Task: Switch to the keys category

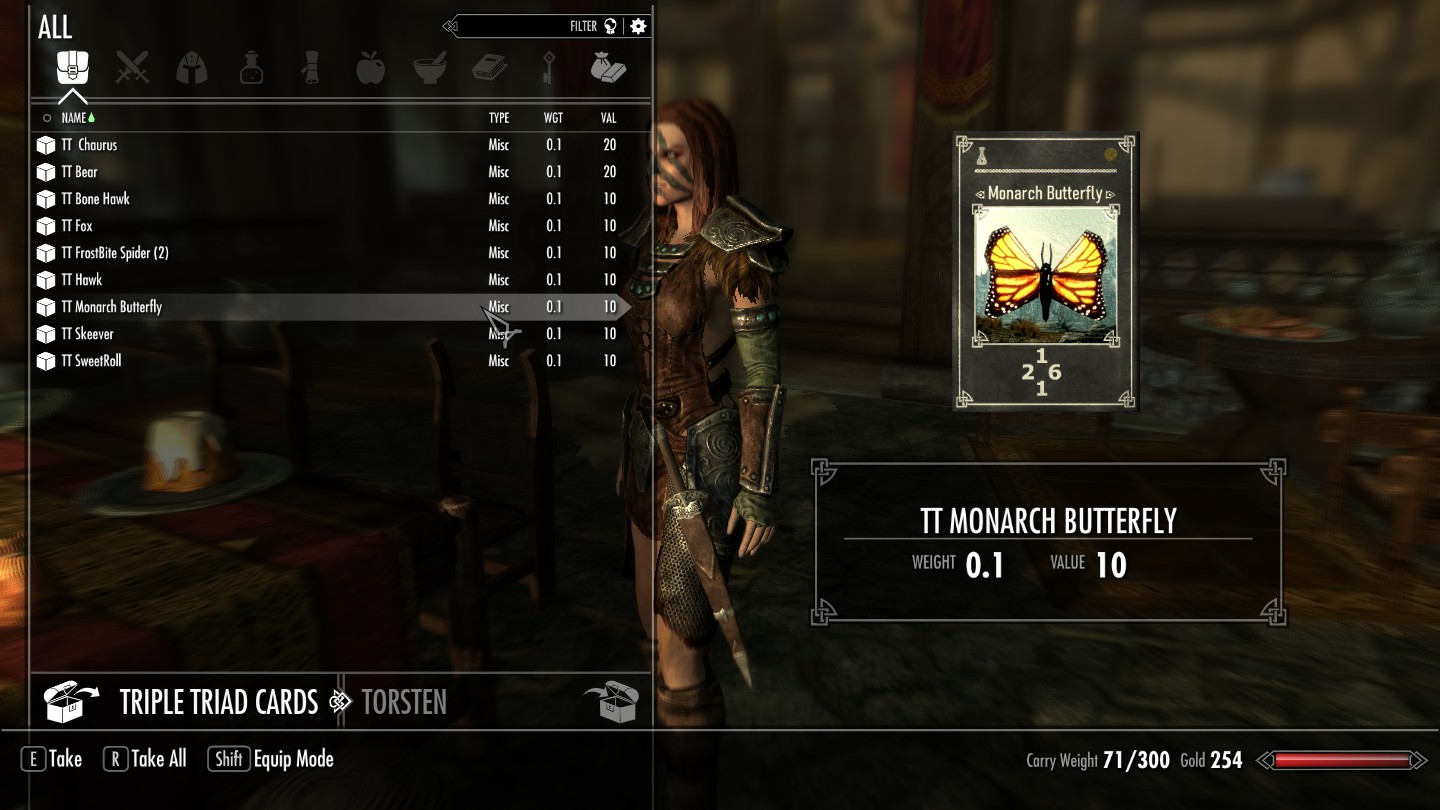Action: coord(548,68)
